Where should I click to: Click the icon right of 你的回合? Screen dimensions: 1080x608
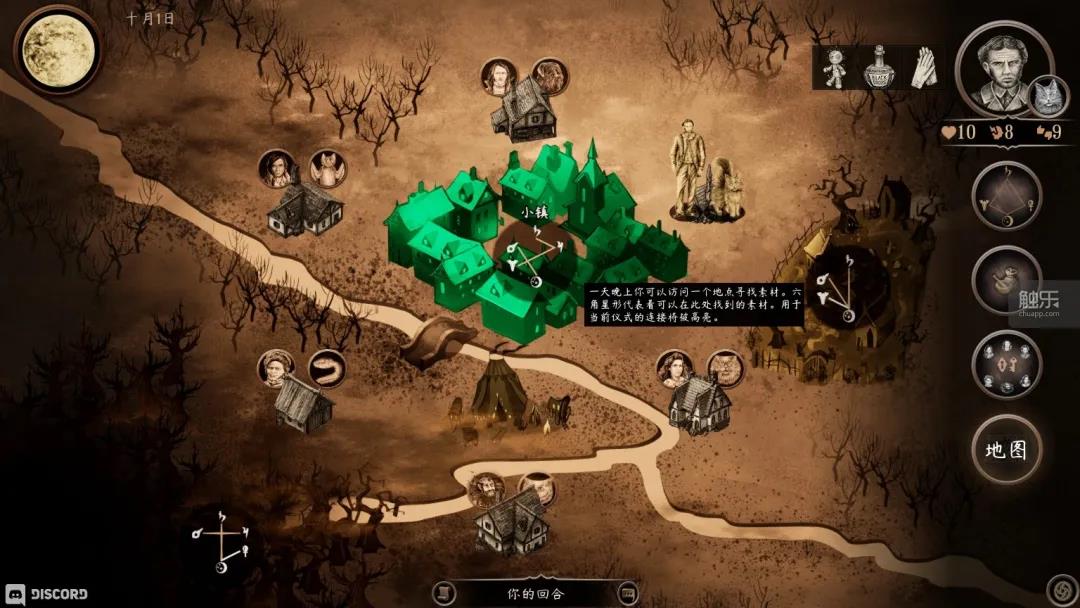[x=628, y=593]
